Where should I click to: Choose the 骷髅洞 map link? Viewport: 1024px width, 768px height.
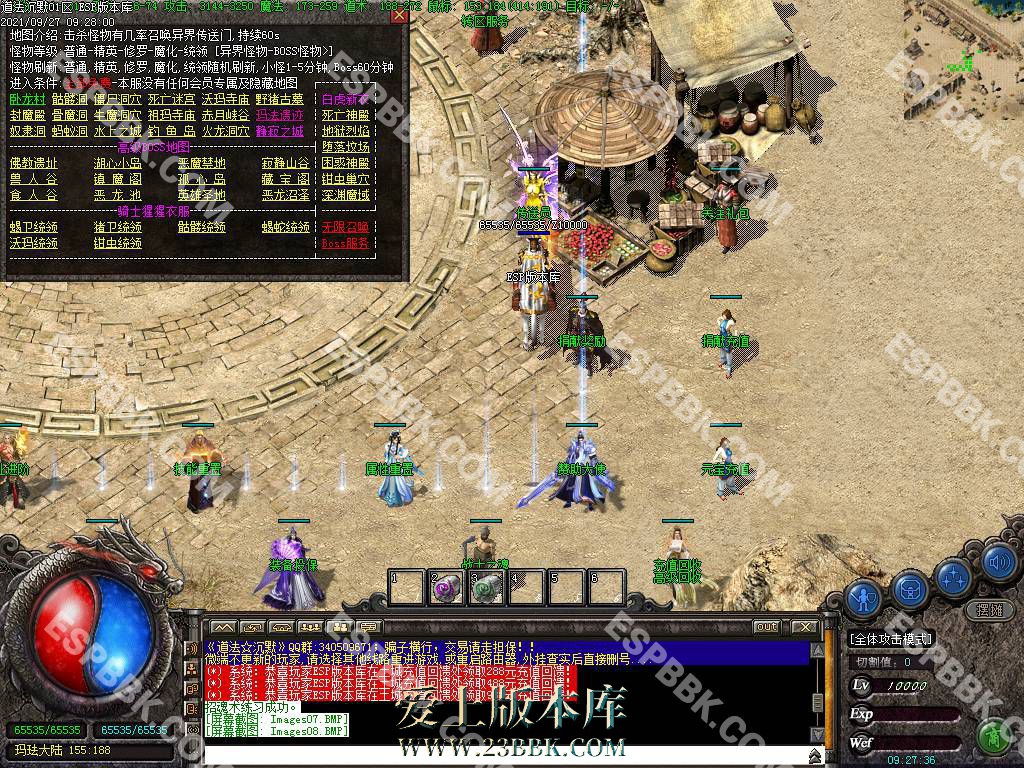click(x=70, y=99)
